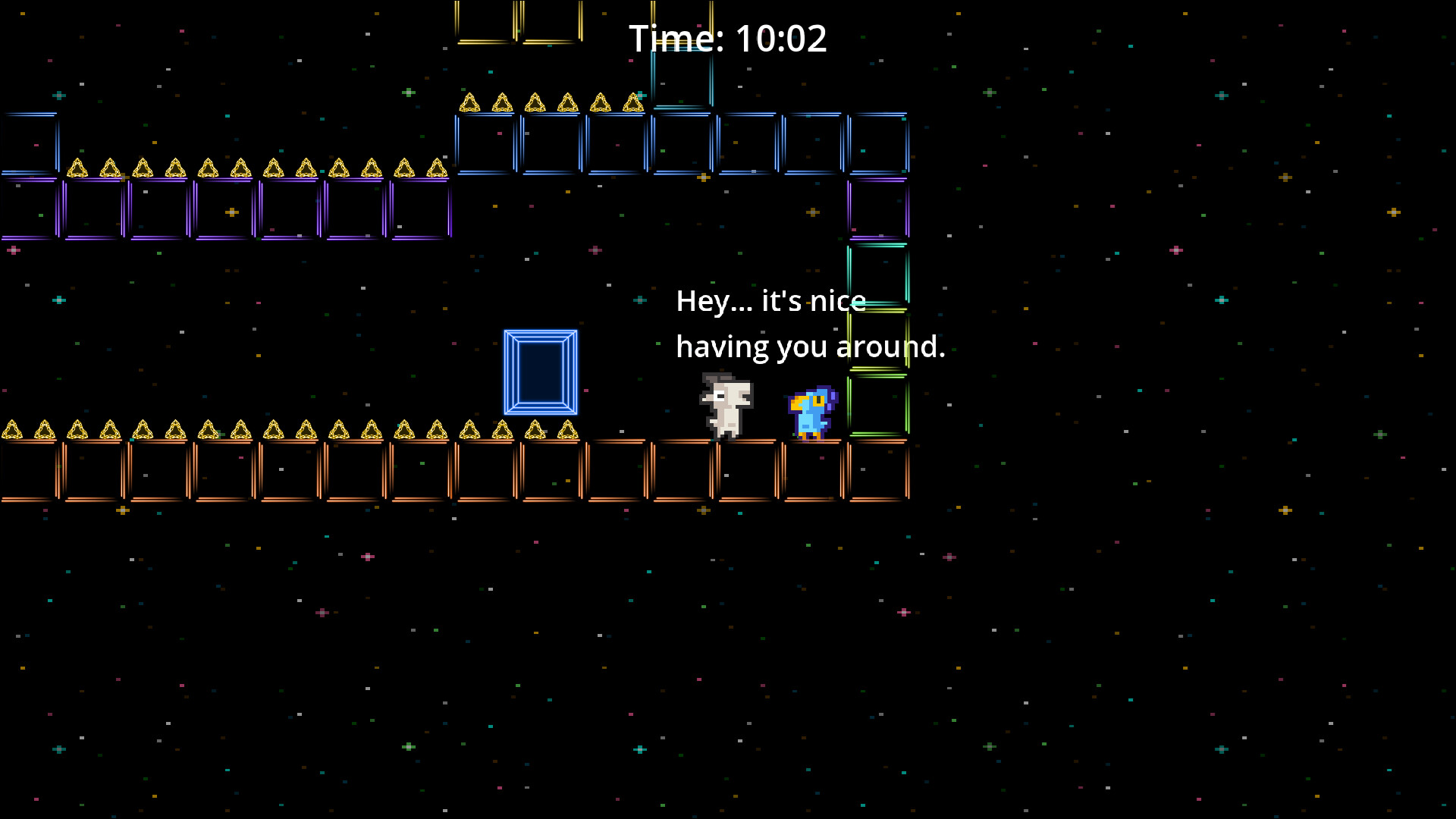Click the dialogue text 'Hey... it's nice'
Screen dimensions: 1456x819
pos(770,302)
